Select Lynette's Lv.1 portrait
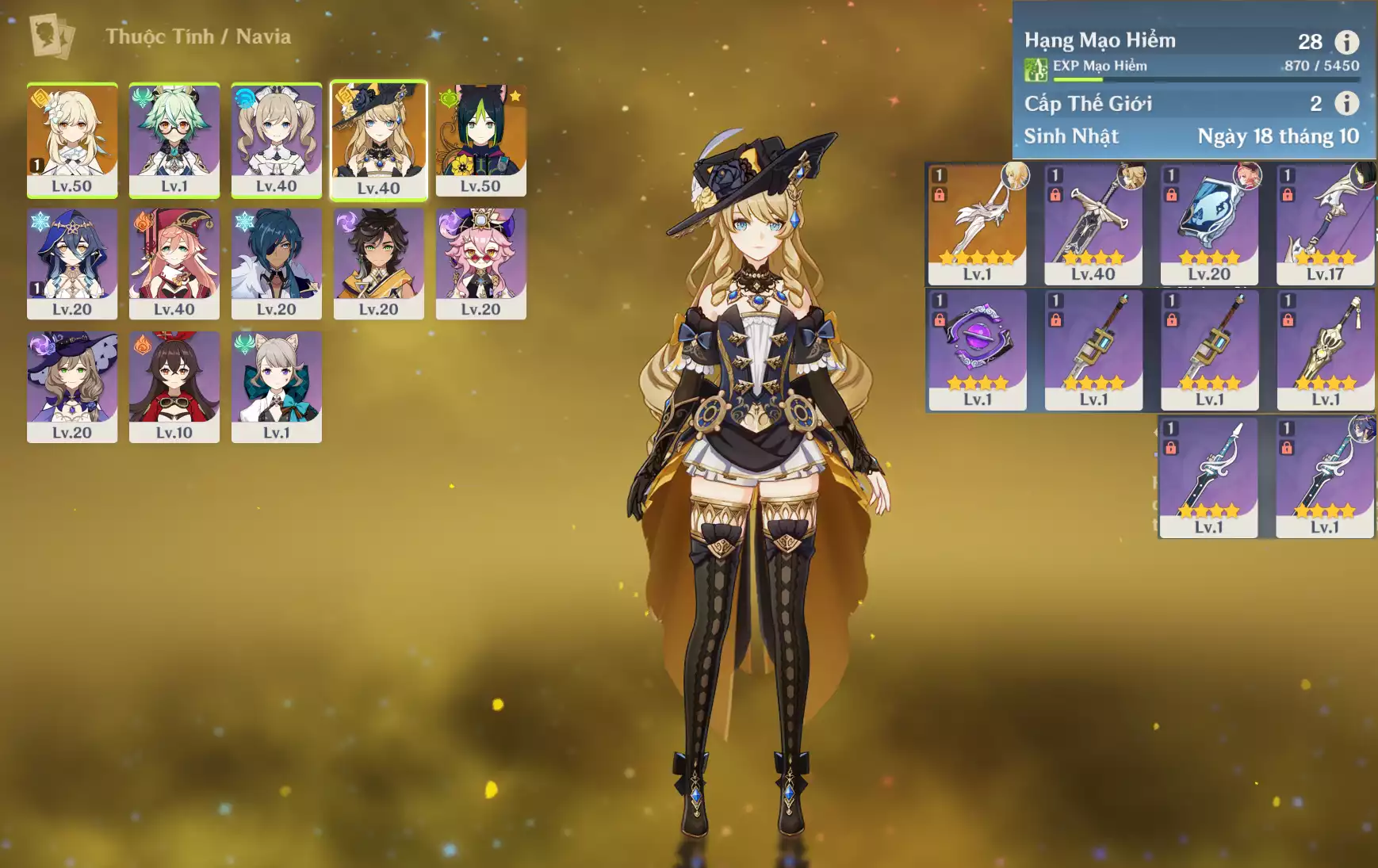This screenshot has height=868, width=1378. pos(276,387)
